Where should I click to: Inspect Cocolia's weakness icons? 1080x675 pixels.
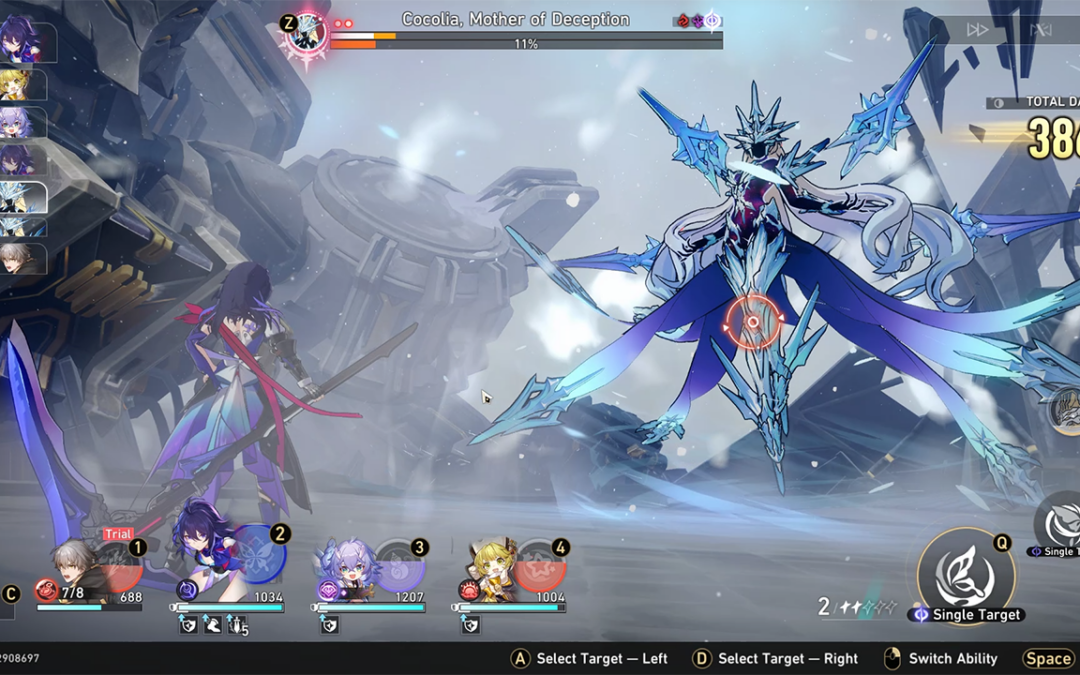coord(697,20)
